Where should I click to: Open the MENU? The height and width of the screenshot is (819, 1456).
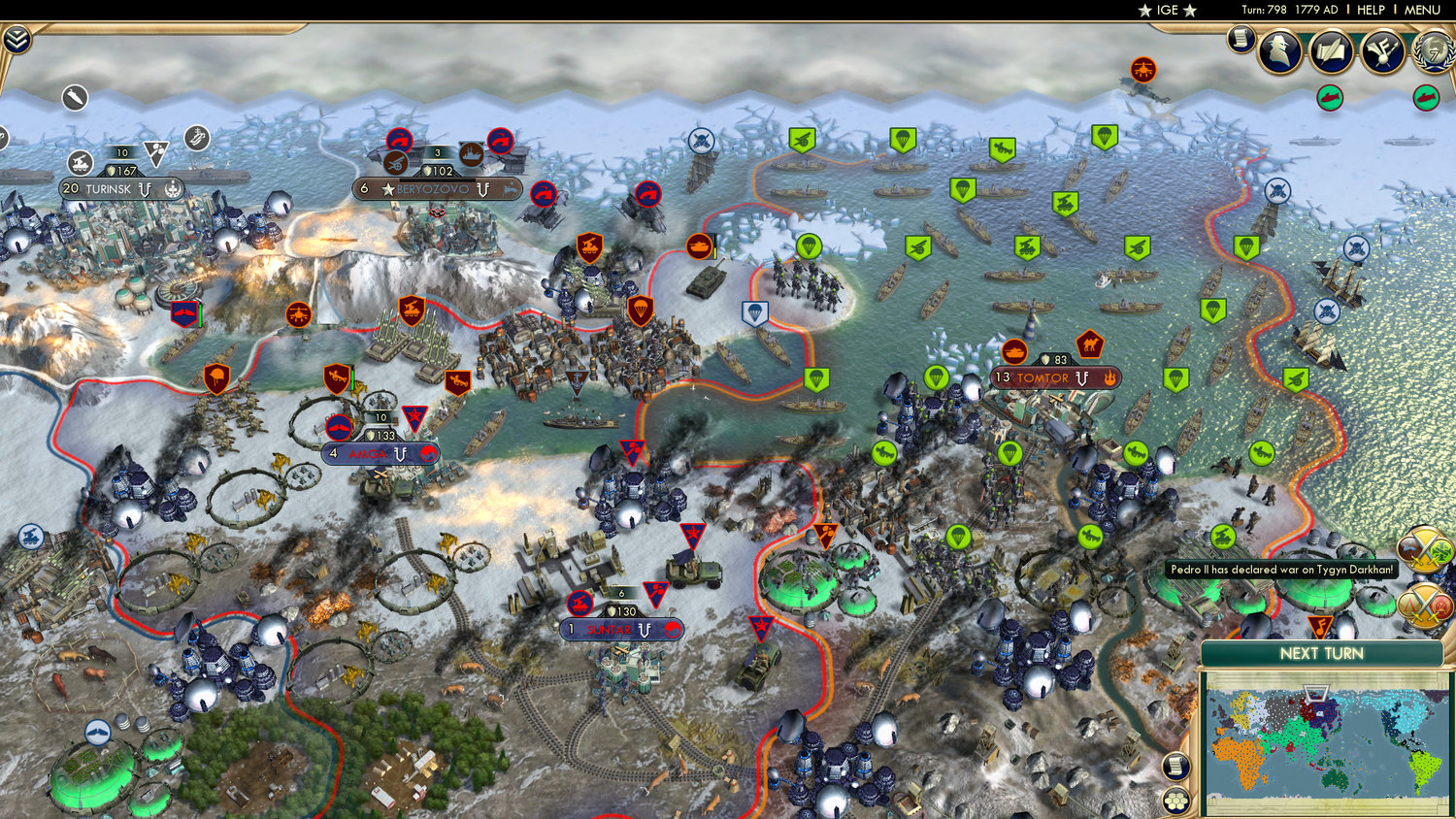click(1420, 11)
